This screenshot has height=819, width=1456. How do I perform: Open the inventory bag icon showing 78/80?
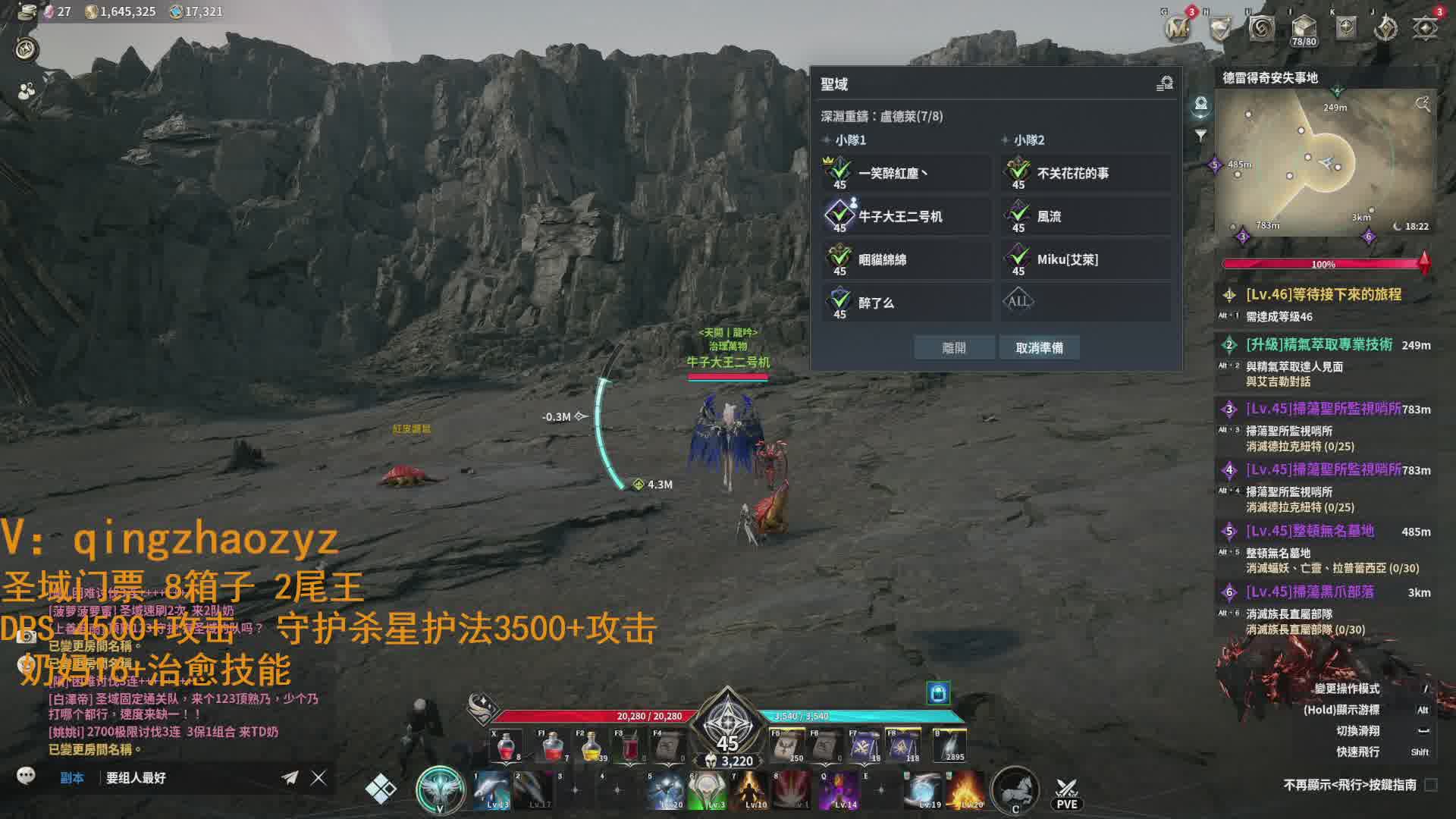(x=1304, y=29)
